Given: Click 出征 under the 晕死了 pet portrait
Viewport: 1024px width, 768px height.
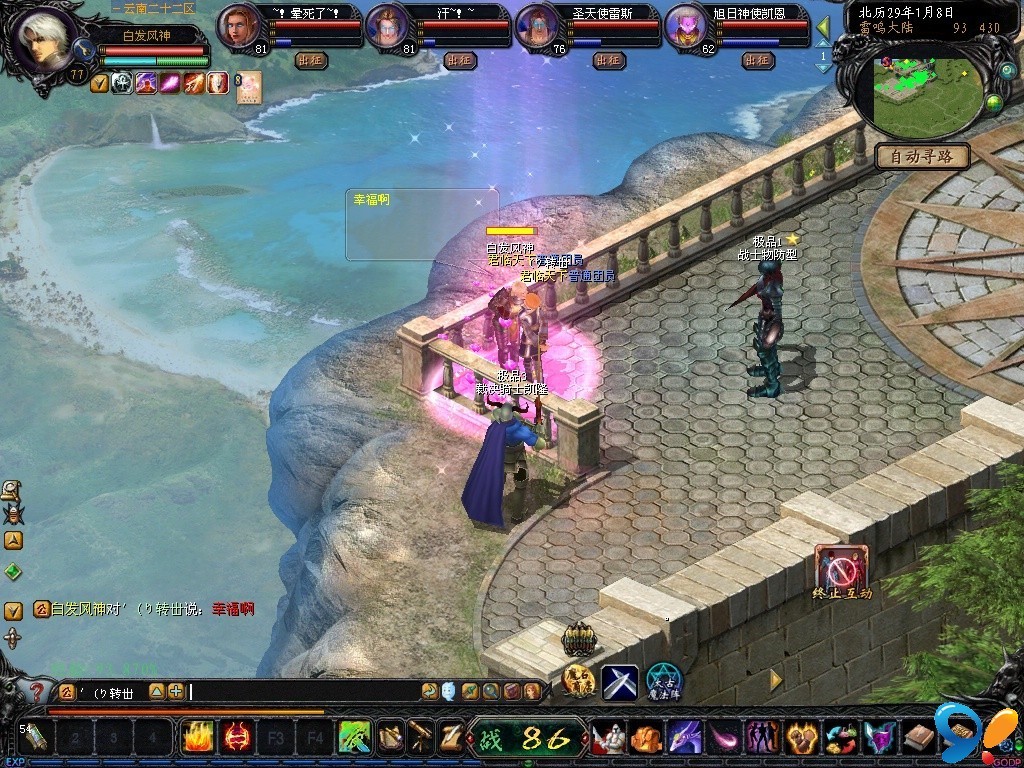Looking at the screenshot, I should point(311,60).
